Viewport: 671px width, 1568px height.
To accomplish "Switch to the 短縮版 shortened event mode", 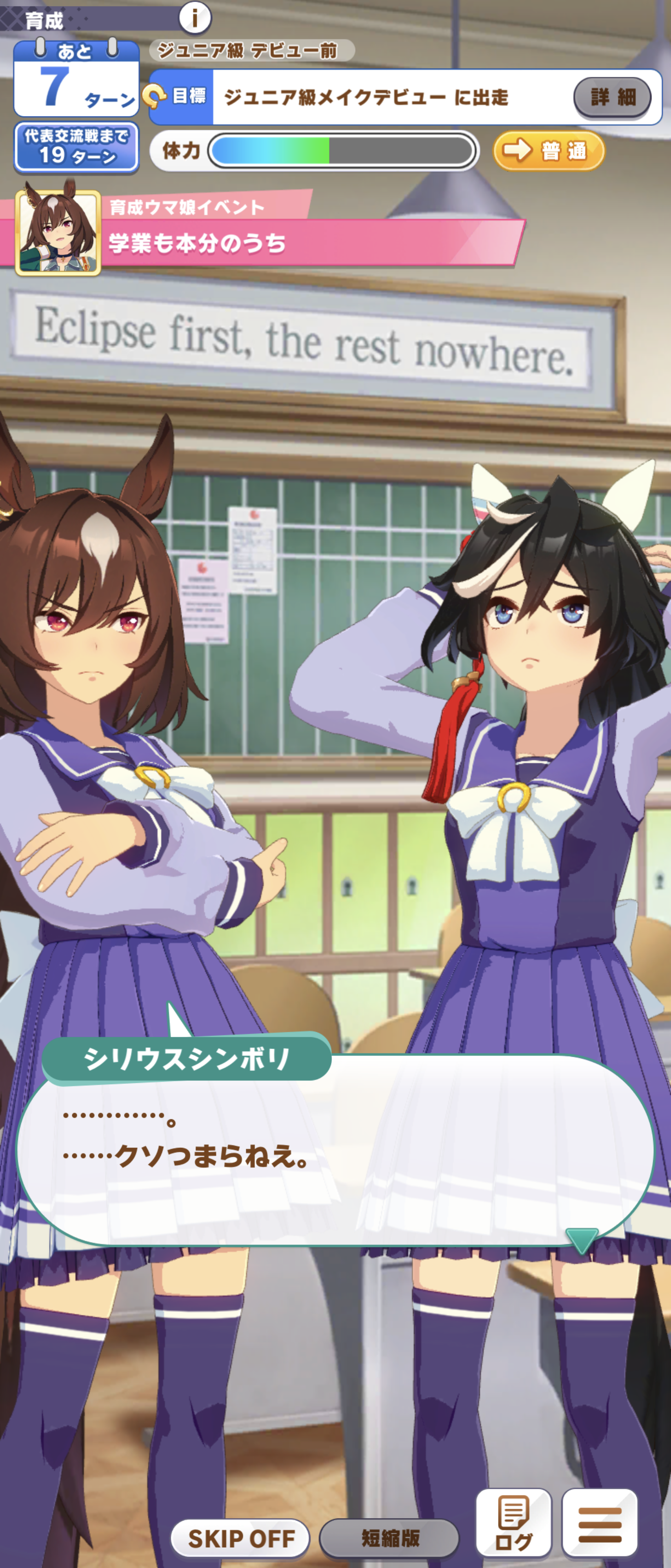I will click(x=389, y=1537).
